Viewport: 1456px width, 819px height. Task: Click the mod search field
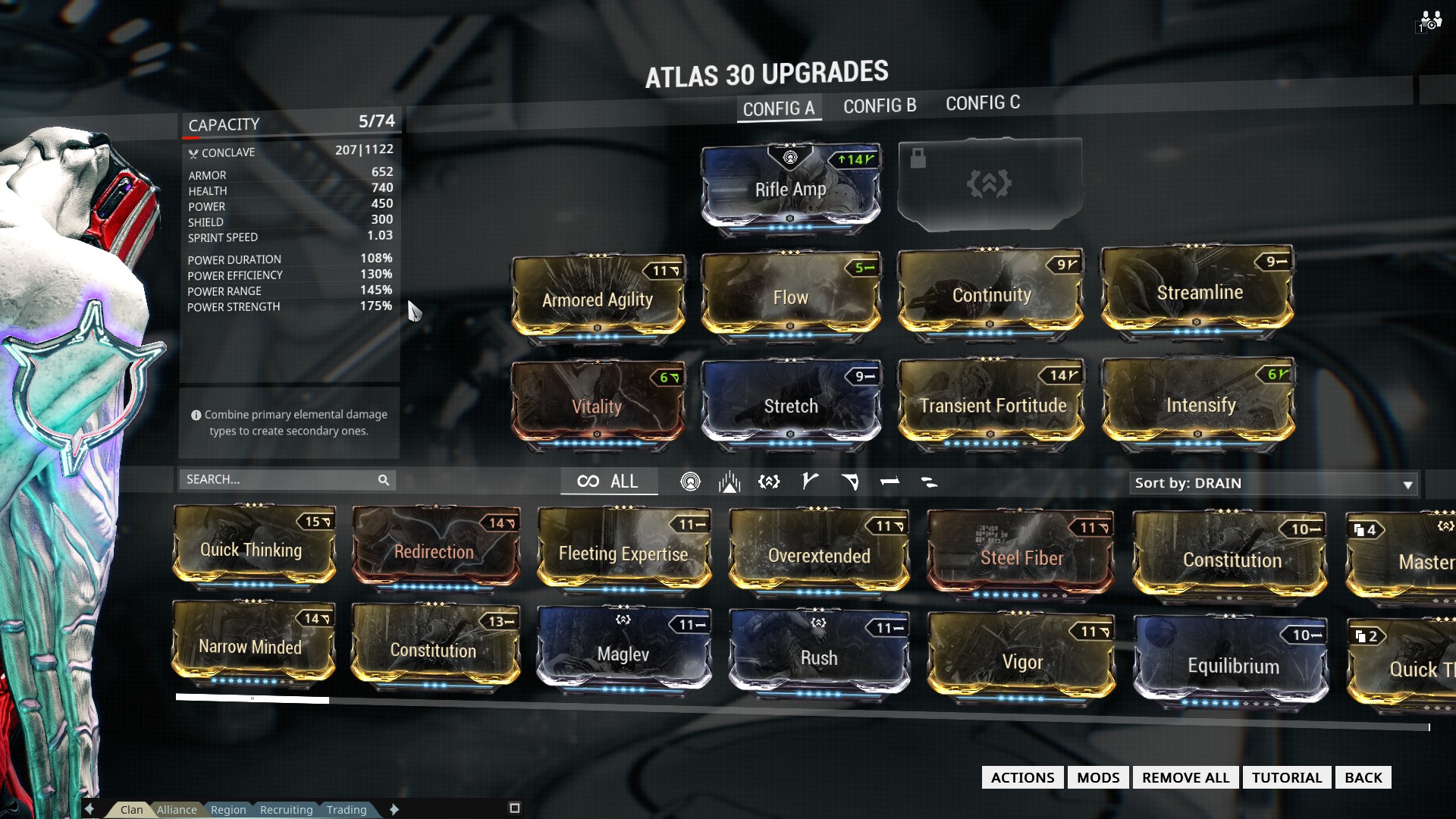point(281,479)
